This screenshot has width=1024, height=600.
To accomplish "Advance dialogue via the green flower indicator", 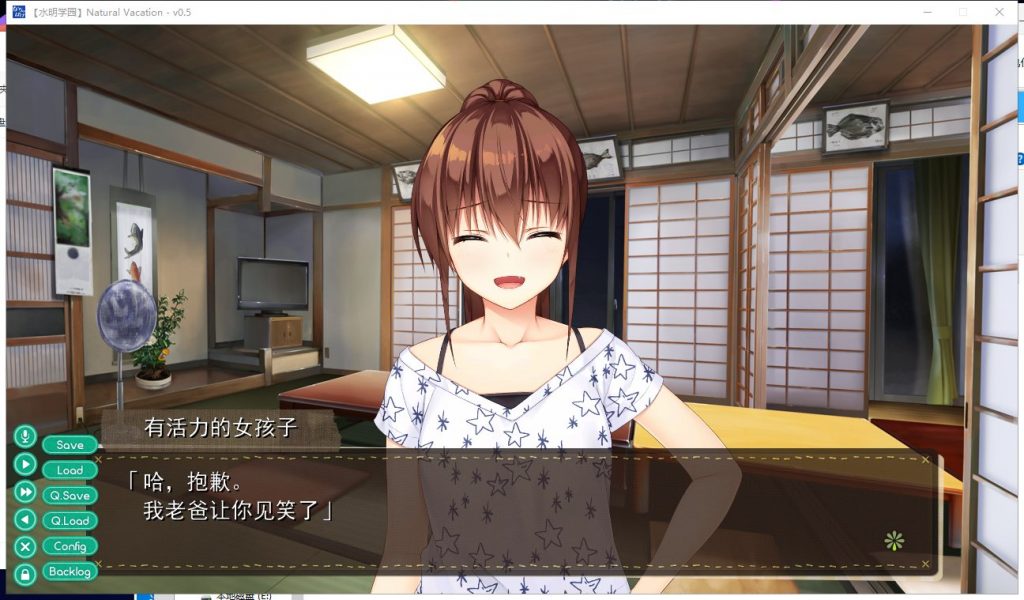I will (x=894, y=541).
